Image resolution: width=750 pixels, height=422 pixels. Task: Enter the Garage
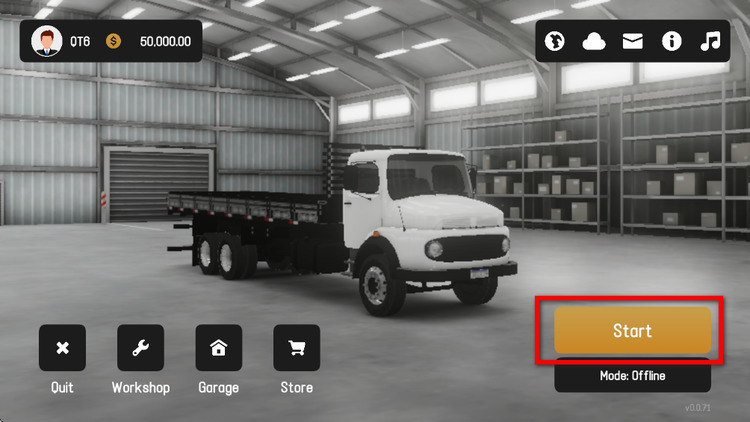click(218, 348)
